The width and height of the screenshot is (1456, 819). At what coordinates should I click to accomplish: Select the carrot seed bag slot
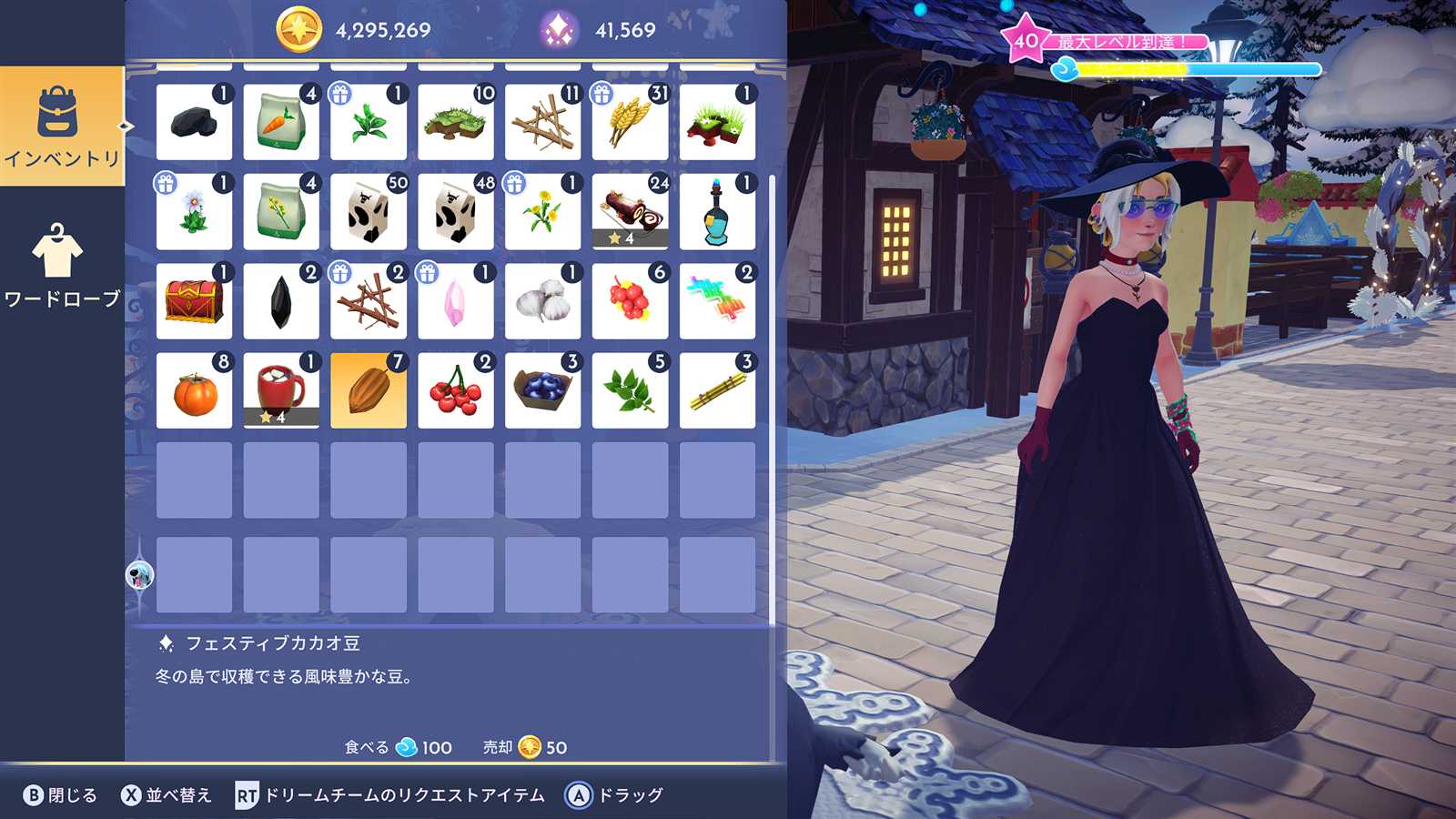[x=281, y=122]
